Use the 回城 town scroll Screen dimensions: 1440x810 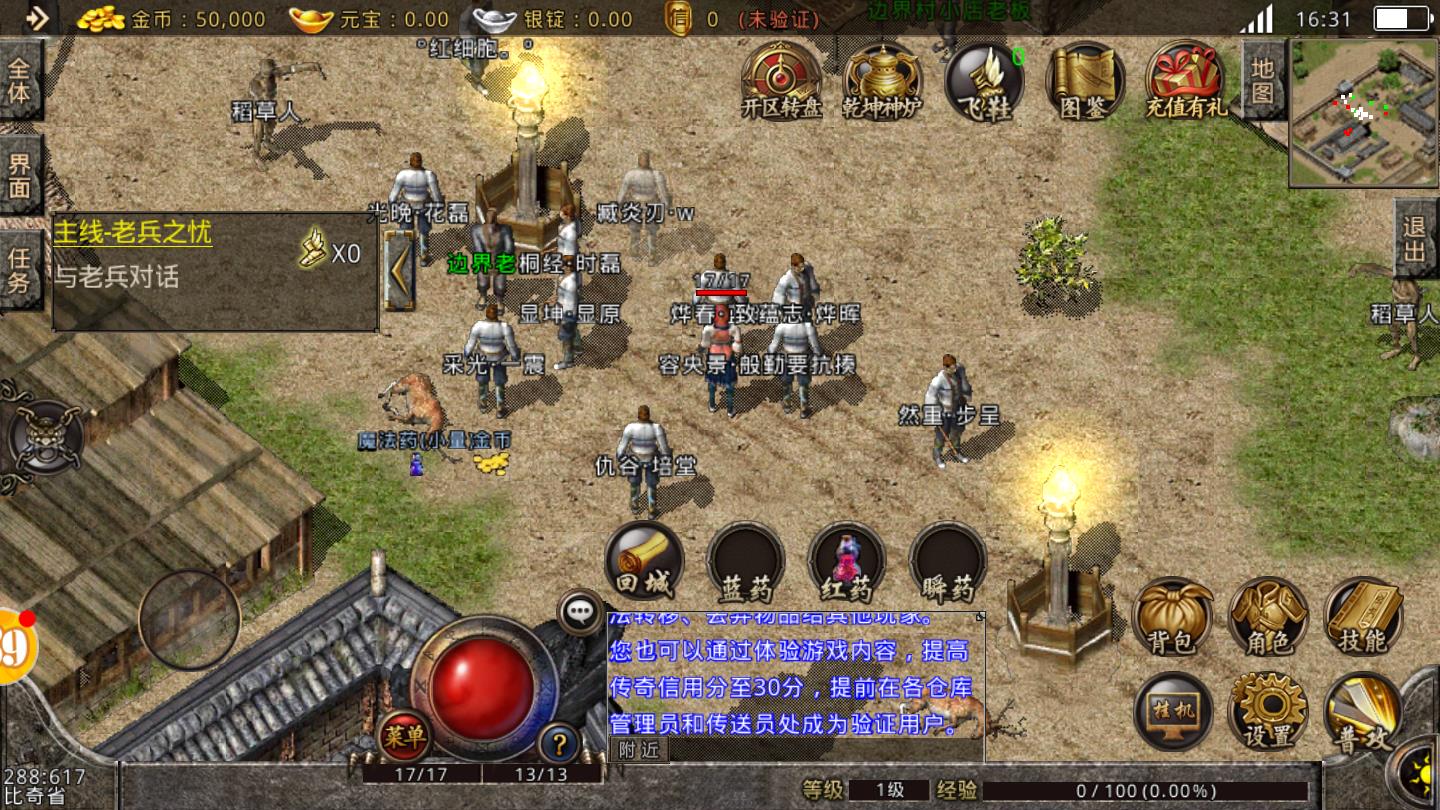tap(645, 560)
